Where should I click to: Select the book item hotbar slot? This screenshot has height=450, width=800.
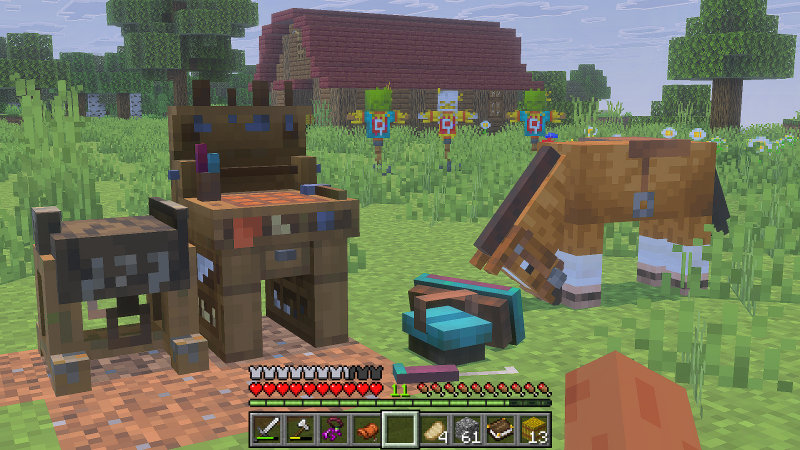pos(500,430)
